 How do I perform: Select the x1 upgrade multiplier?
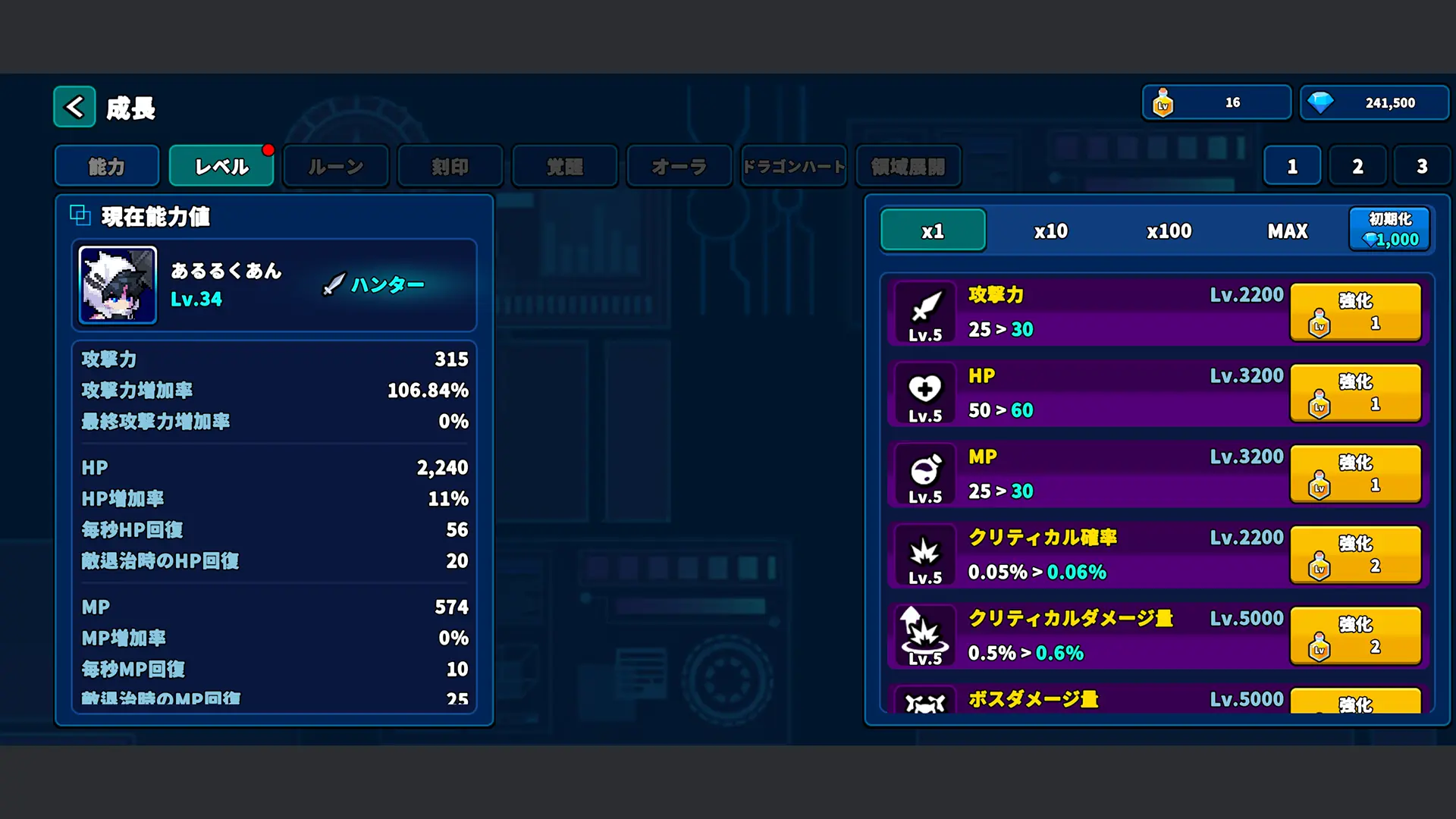[932, 231]
